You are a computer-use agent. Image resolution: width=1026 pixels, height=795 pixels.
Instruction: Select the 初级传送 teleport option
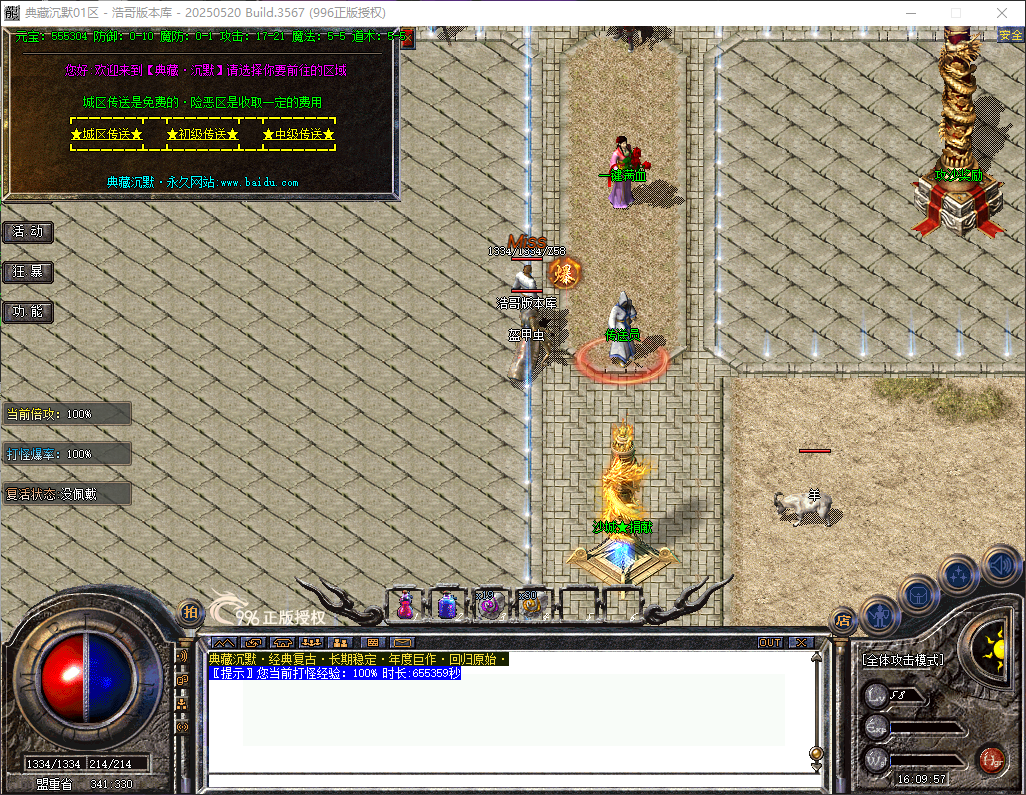(202, 134)
